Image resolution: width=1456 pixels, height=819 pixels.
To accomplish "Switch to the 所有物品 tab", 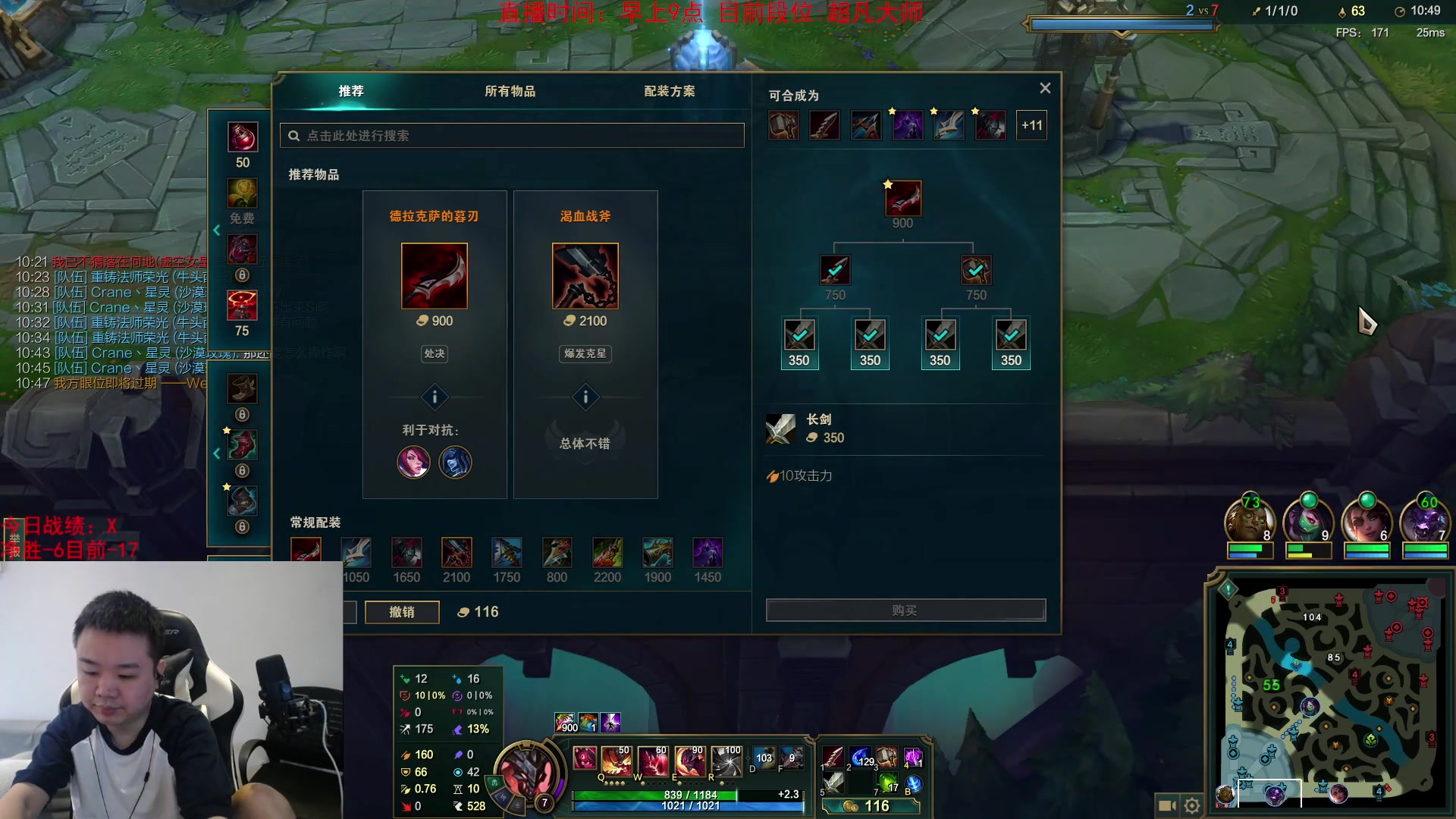I will click(x=510, y=91).
